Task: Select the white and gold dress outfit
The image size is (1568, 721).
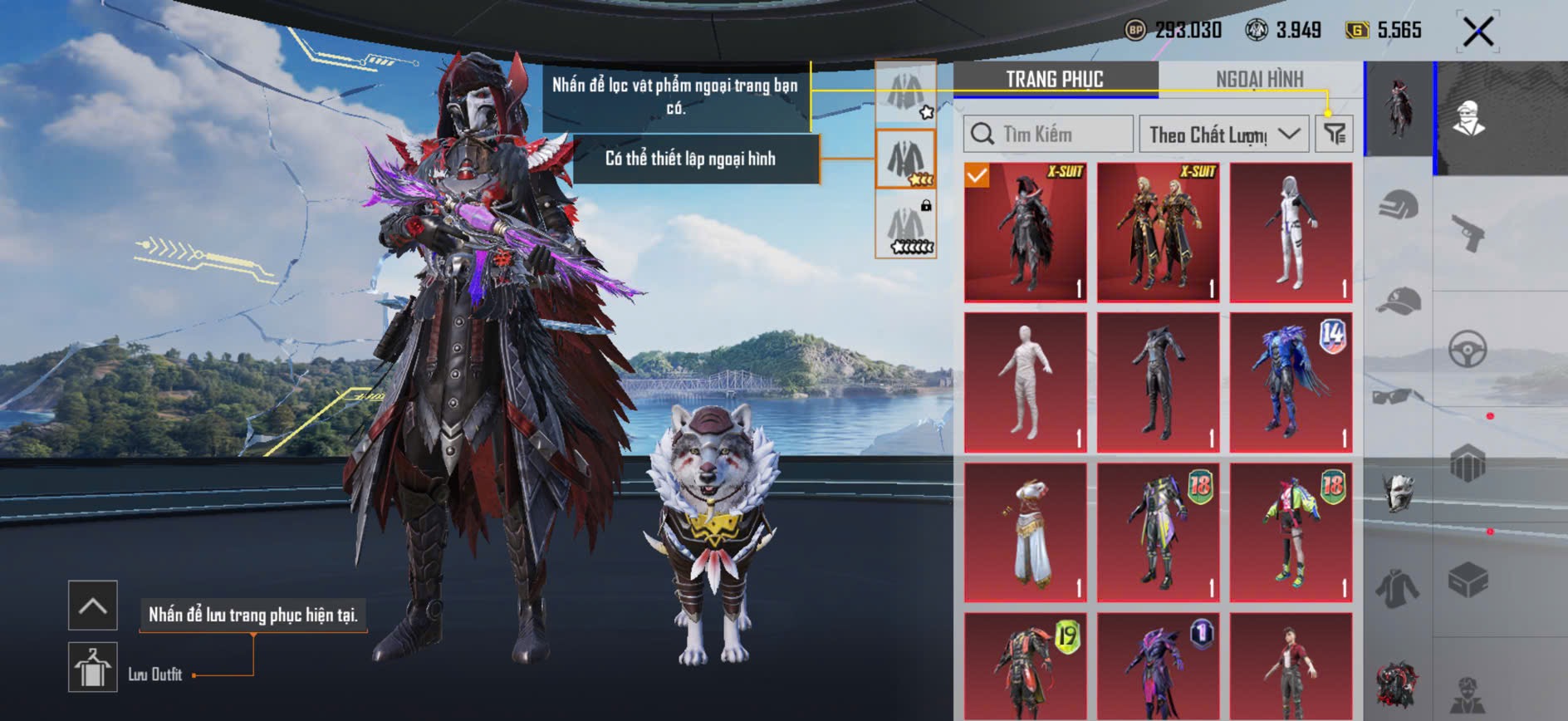Action: [x=1026, y=532]
